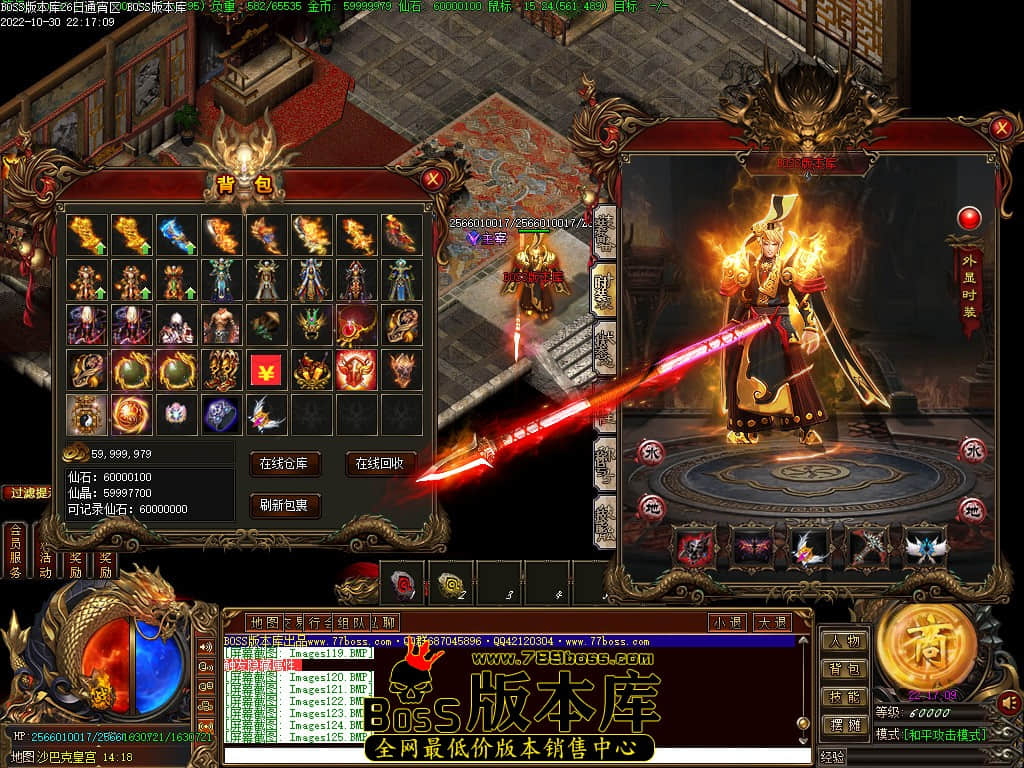The image size is (1024, 768).
Task: Pick the shirtless warrior costume slot
Action: 221,325
